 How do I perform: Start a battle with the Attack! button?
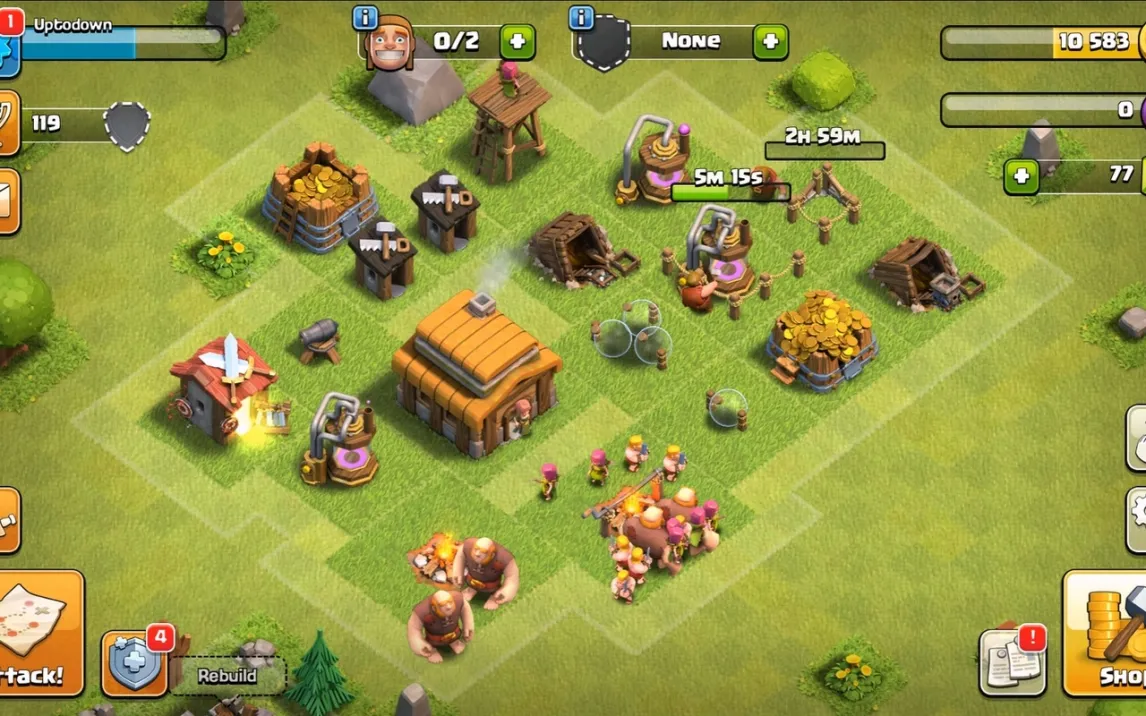tap(38, 632)
